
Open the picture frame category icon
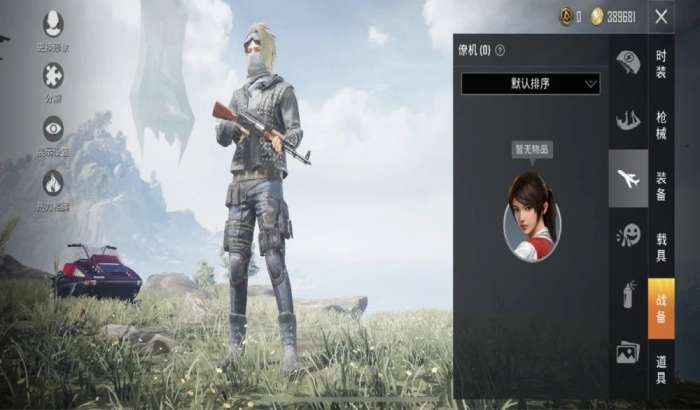pos(628,352)
